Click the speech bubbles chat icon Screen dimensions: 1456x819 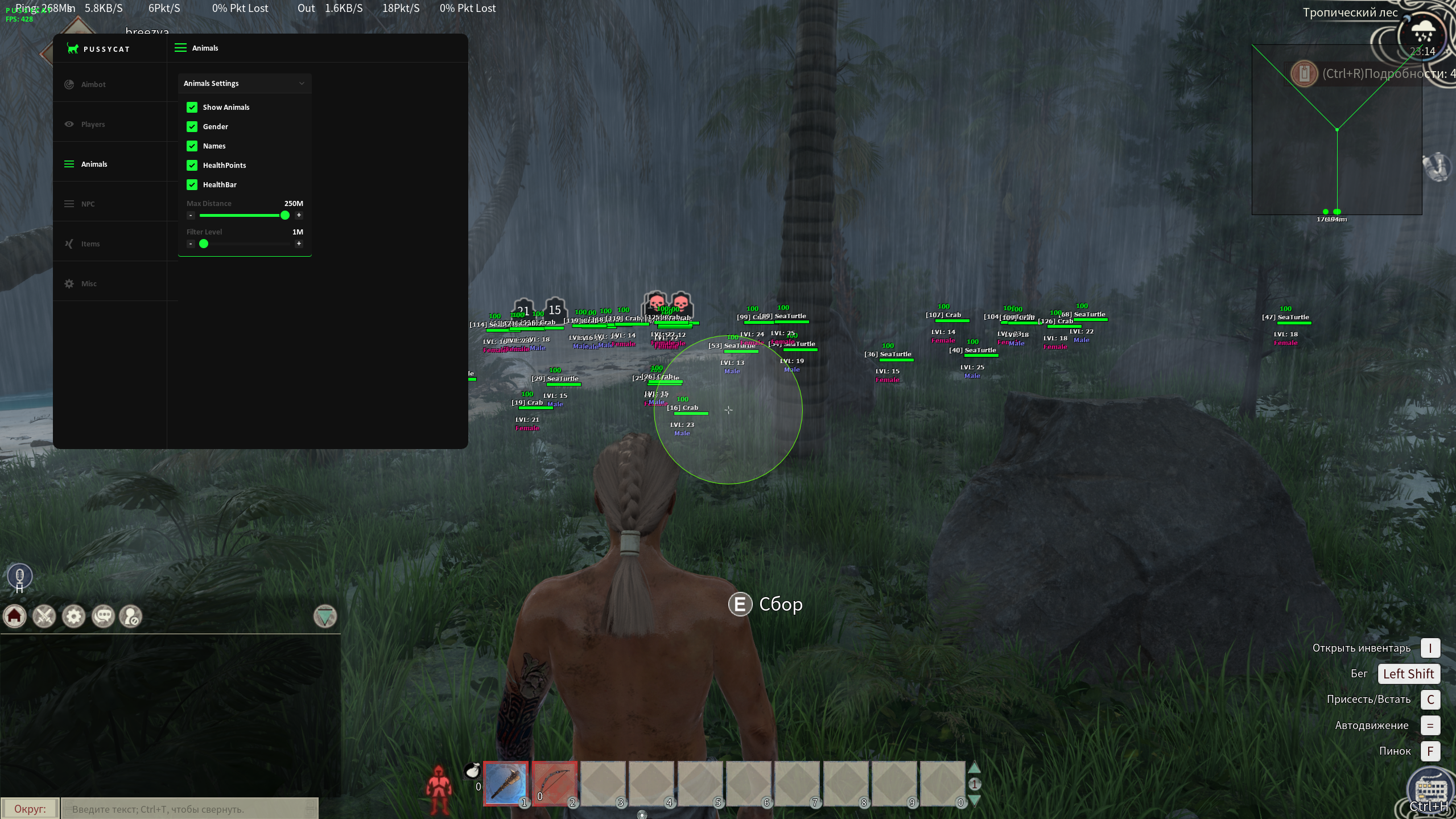pyautogui.click(x=104, y=616)
